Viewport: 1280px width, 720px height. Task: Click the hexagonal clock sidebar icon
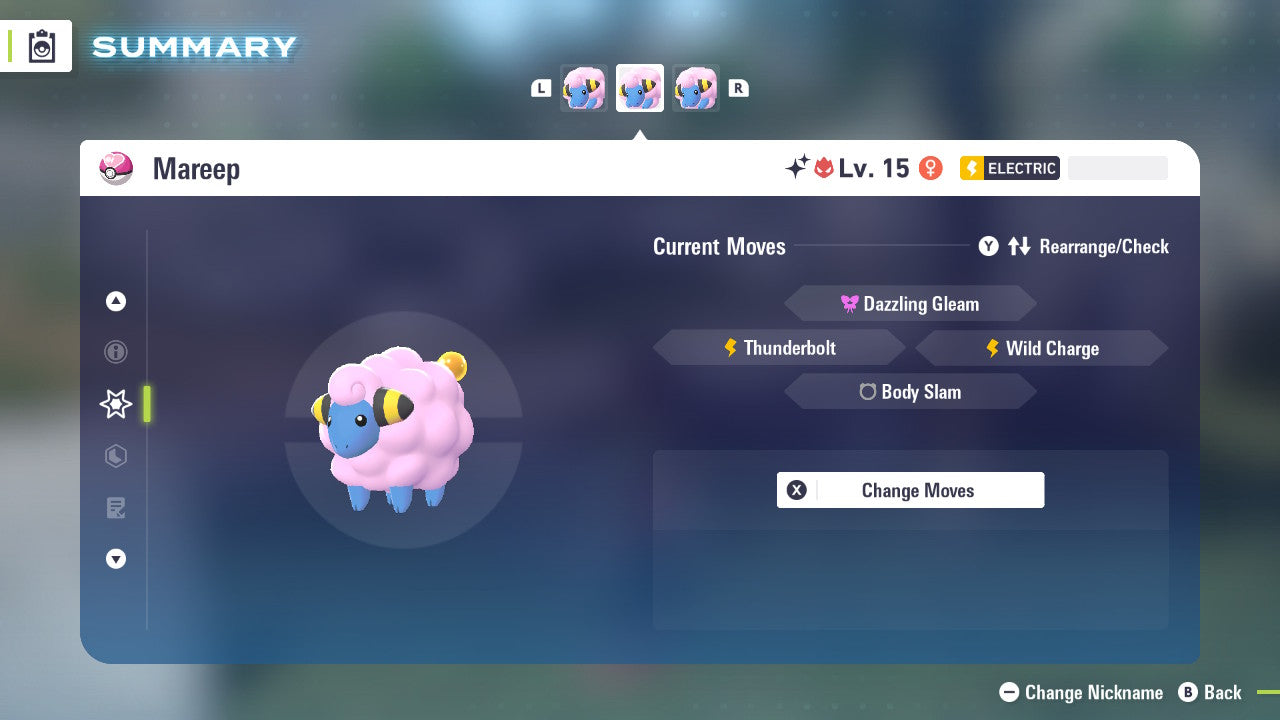coord(115,456)
